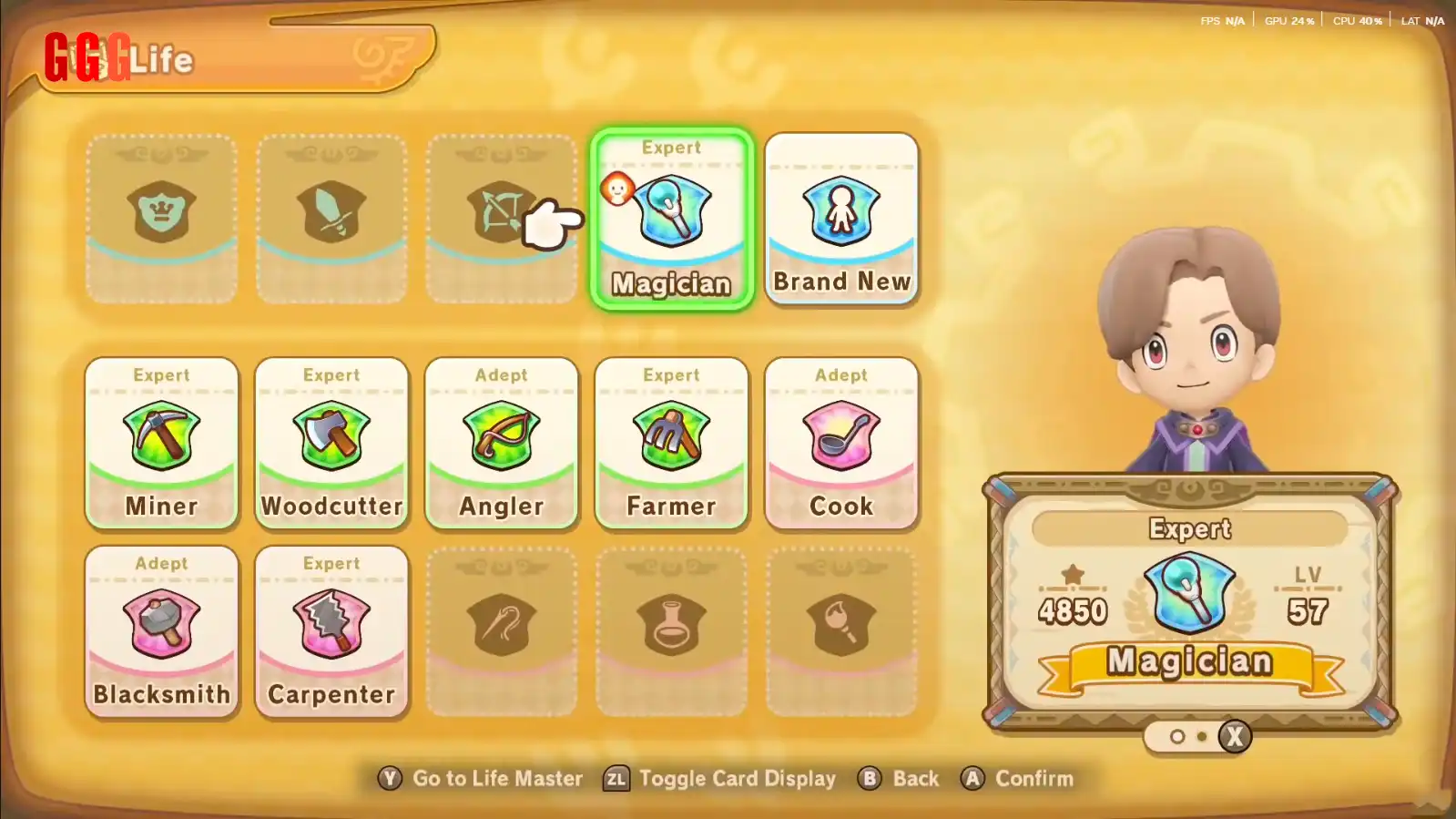Select the Farmer life card
Screen dimensions: 1456x819
pyautogui.click(x=672, y=443)
